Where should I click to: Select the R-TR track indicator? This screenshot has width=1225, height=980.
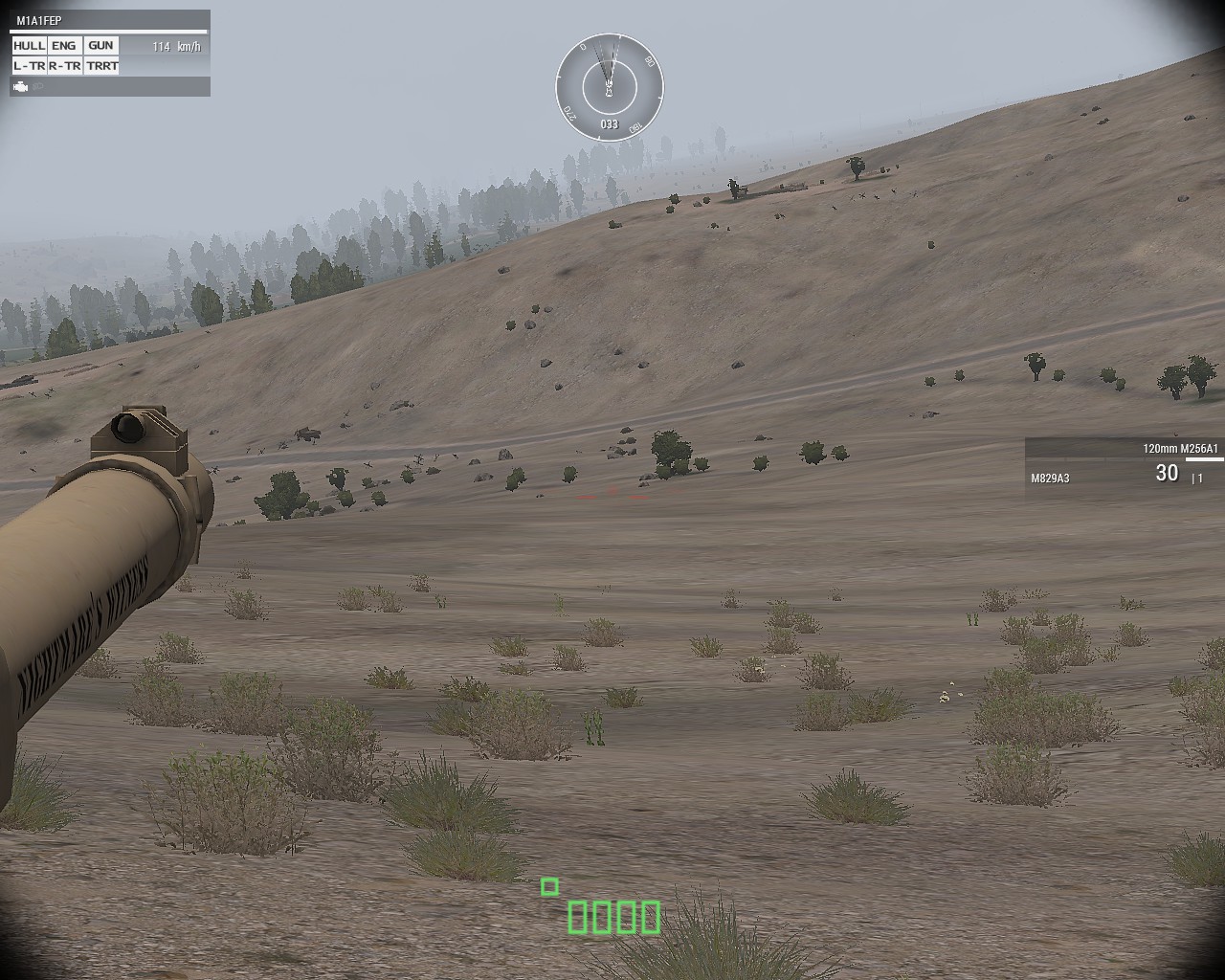point(64,65)
